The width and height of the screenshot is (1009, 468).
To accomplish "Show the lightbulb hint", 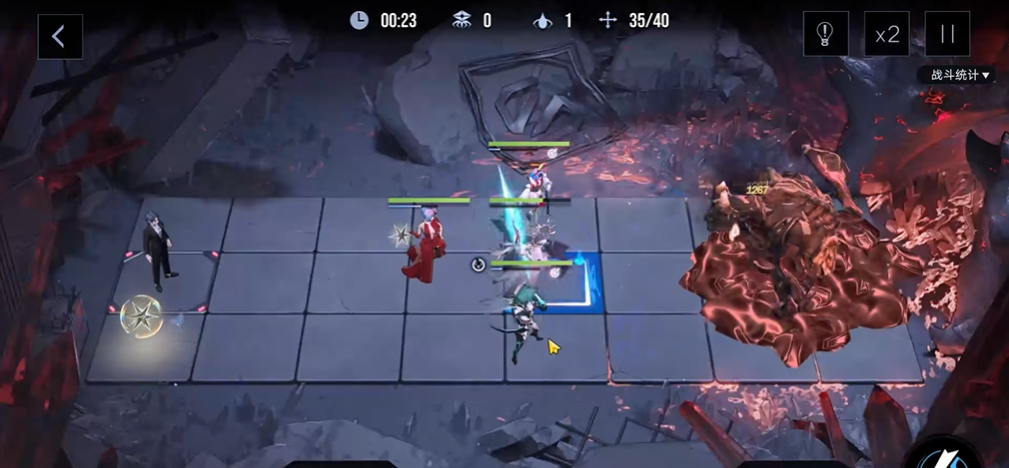I will pos(825,35).
